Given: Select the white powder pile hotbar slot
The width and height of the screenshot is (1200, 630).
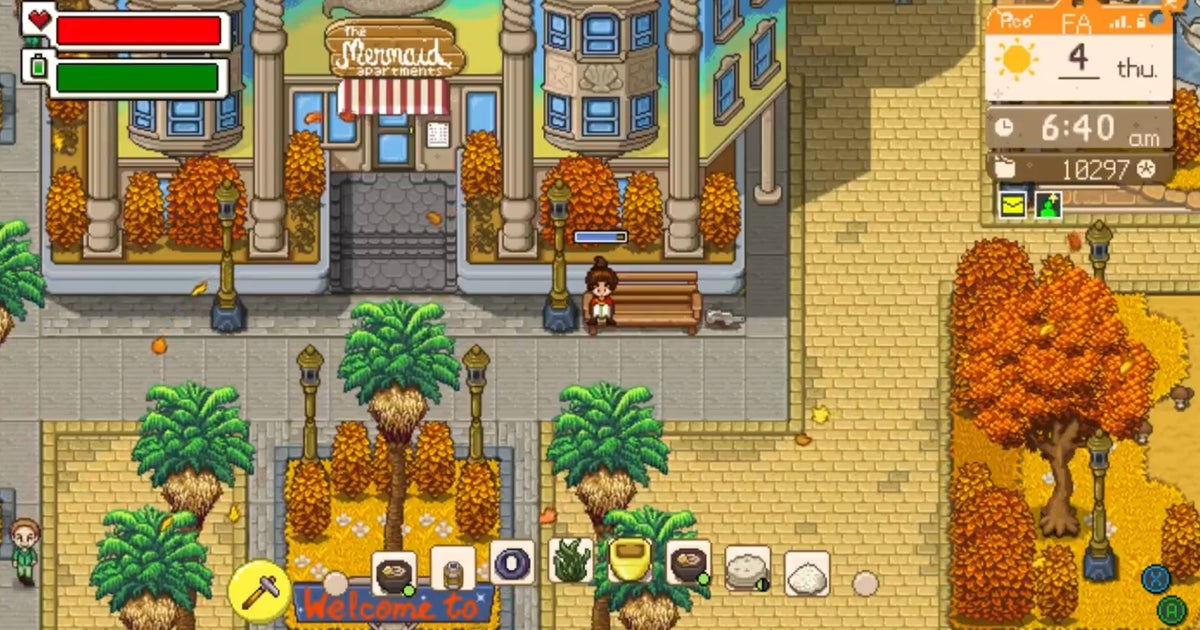Looking at the screenshot, I should pos(807,574).
